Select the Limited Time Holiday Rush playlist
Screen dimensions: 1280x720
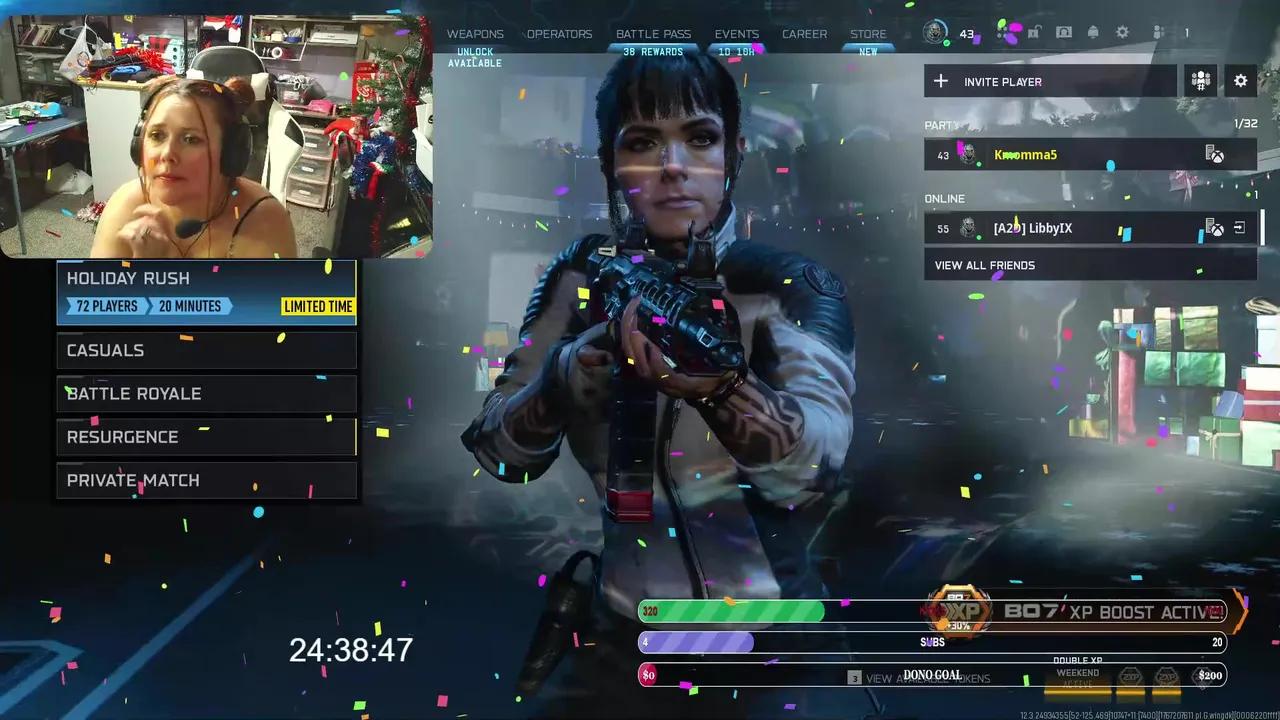[x=206, y=291]
